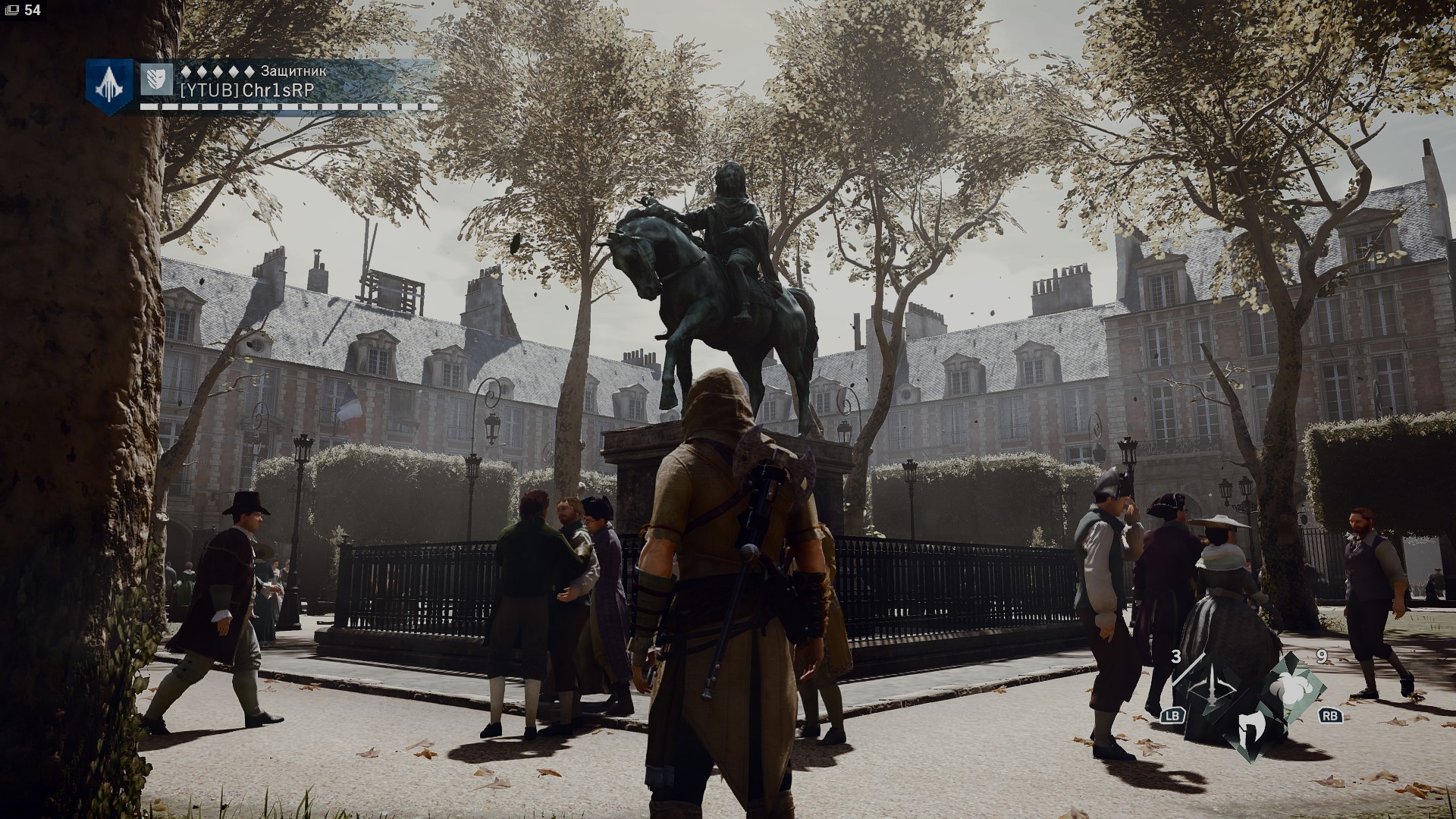Click the shield defender emblem beside the crest

tap(155, 80)
